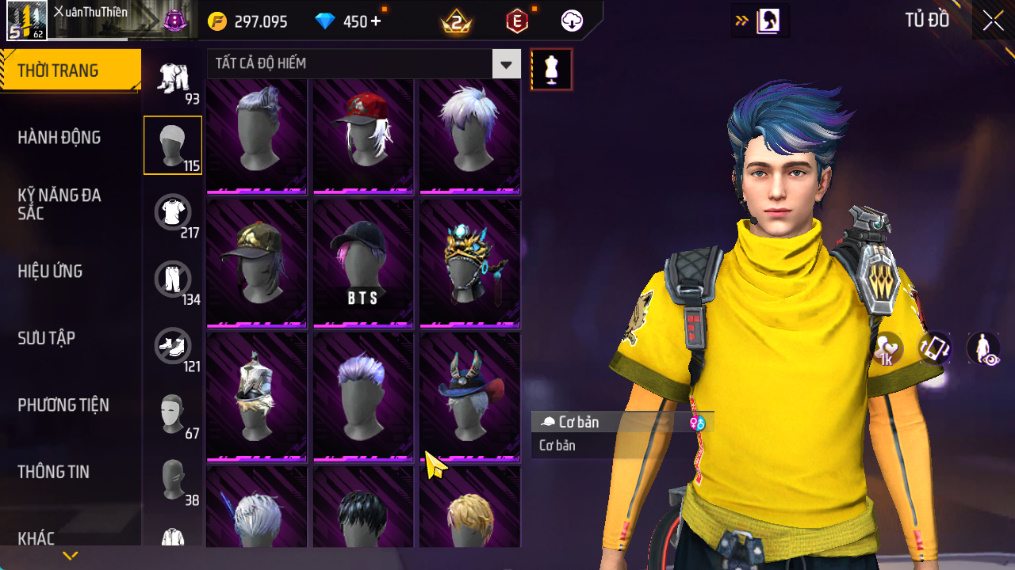The width and height of the screenshot is (1015, 570).
Task: Open the HIỆU ỨNG tab
Action: pyautogui.click(x=50, y=271)
